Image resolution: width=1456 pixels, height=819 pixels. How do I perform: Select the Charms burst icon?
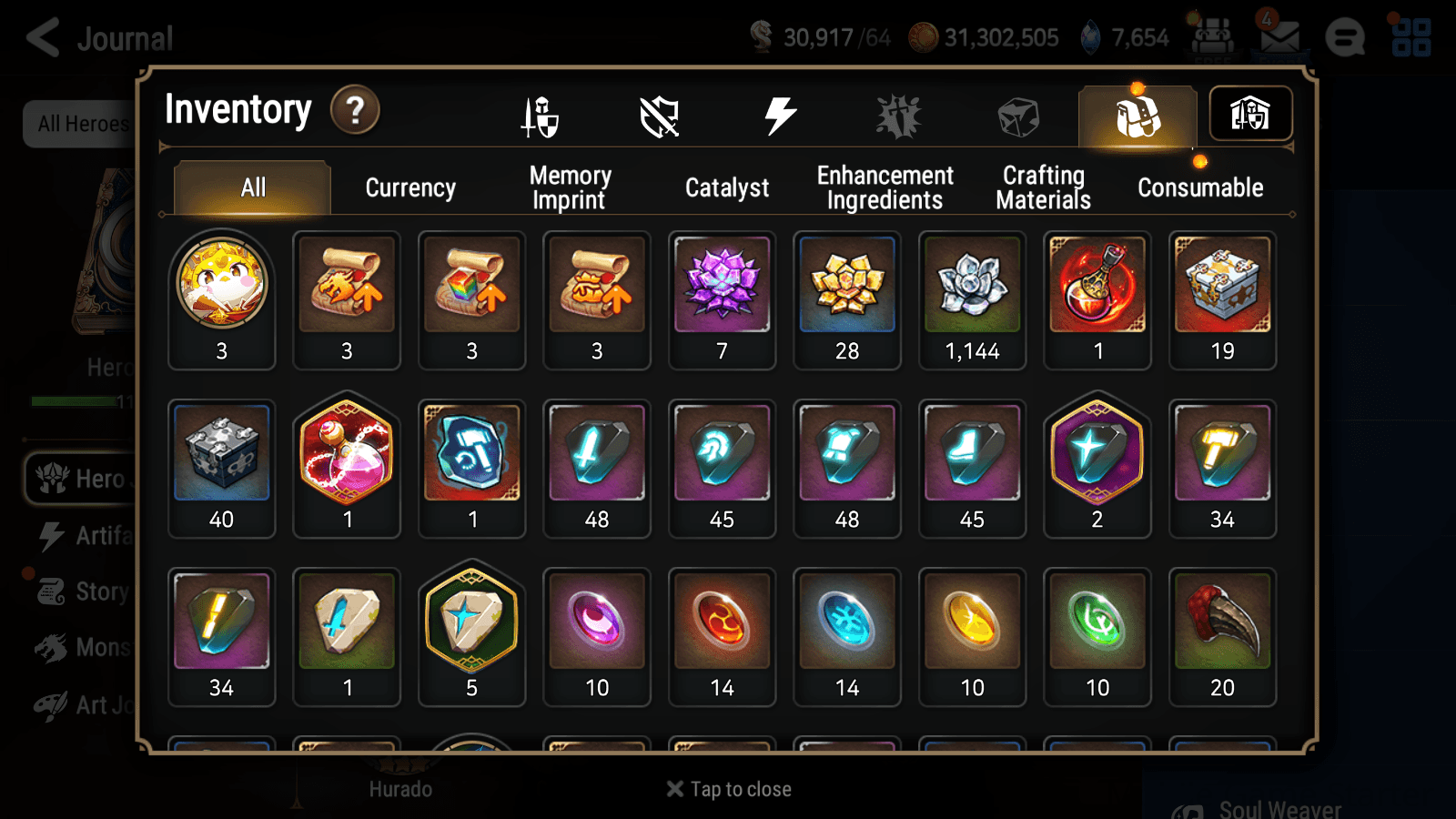click(x=897, y=115)
